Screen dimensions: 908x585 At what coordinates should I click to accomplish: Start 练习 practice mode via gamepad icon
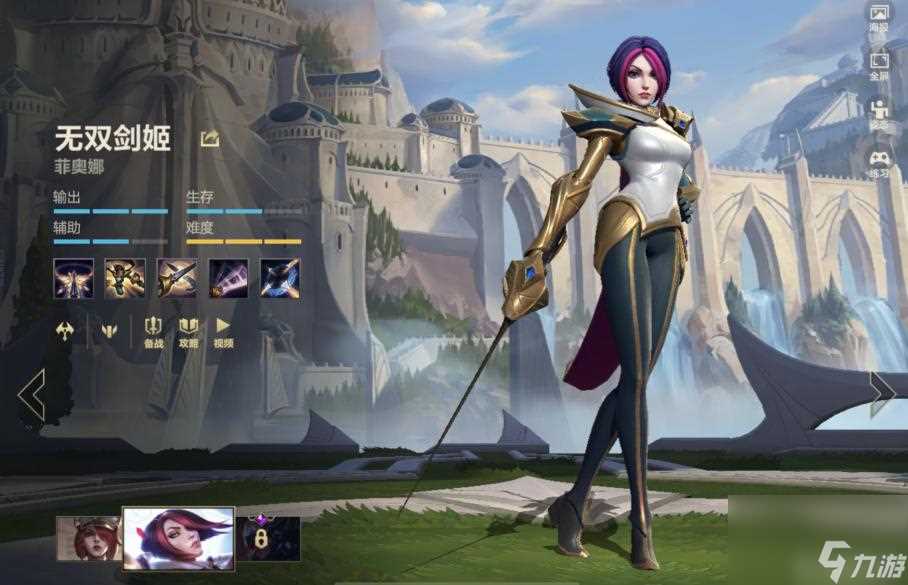point(879,162)
